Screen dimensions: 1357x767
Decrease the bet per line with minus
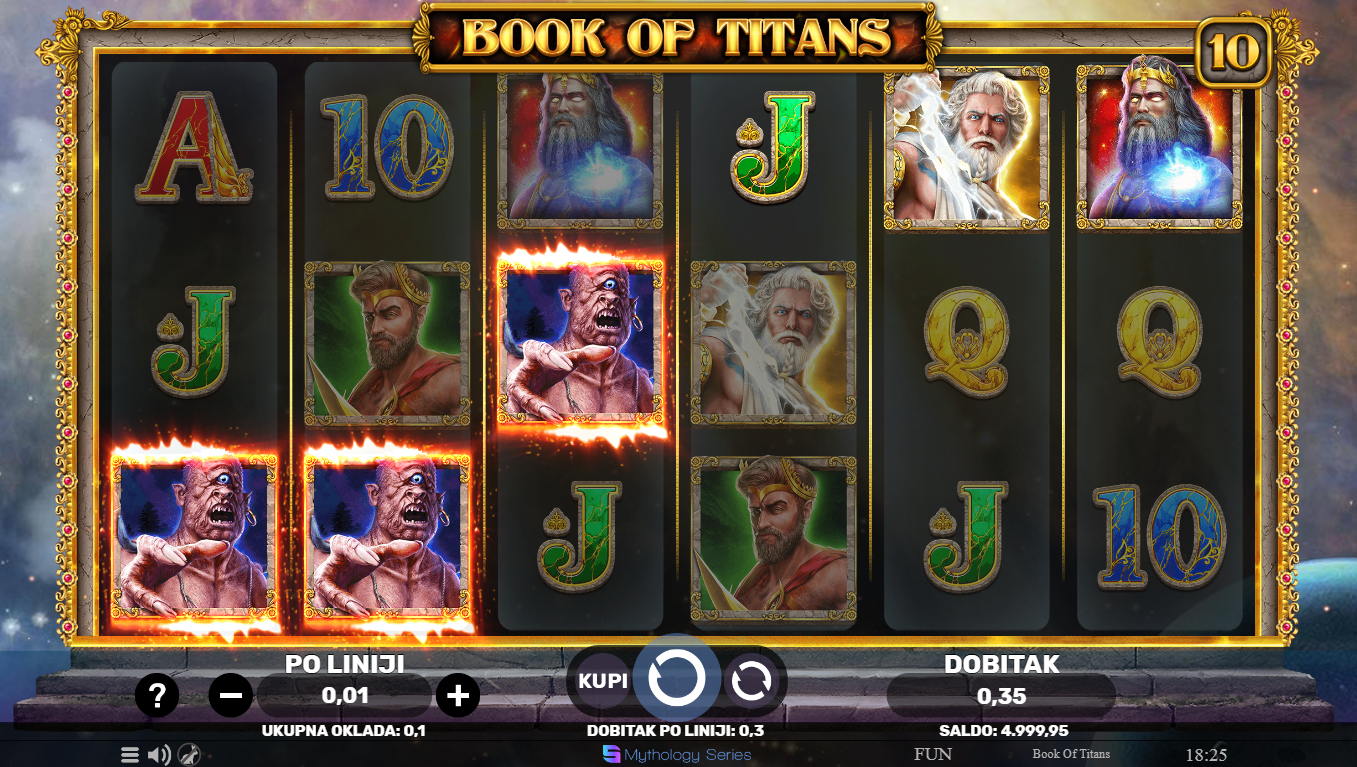[231, 695]
